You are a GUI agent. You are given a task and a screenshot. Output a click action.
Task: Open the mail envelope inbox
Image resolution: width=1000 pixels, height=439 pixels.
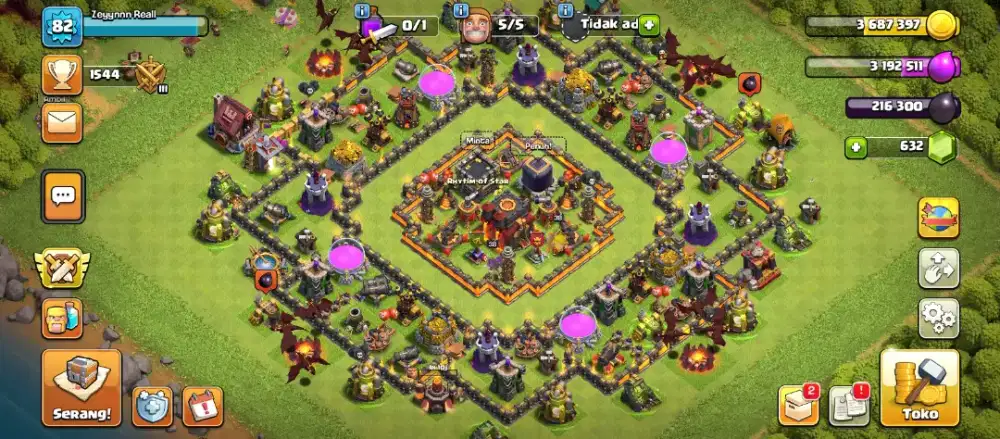pyautogui.click(x=61, y=123)
